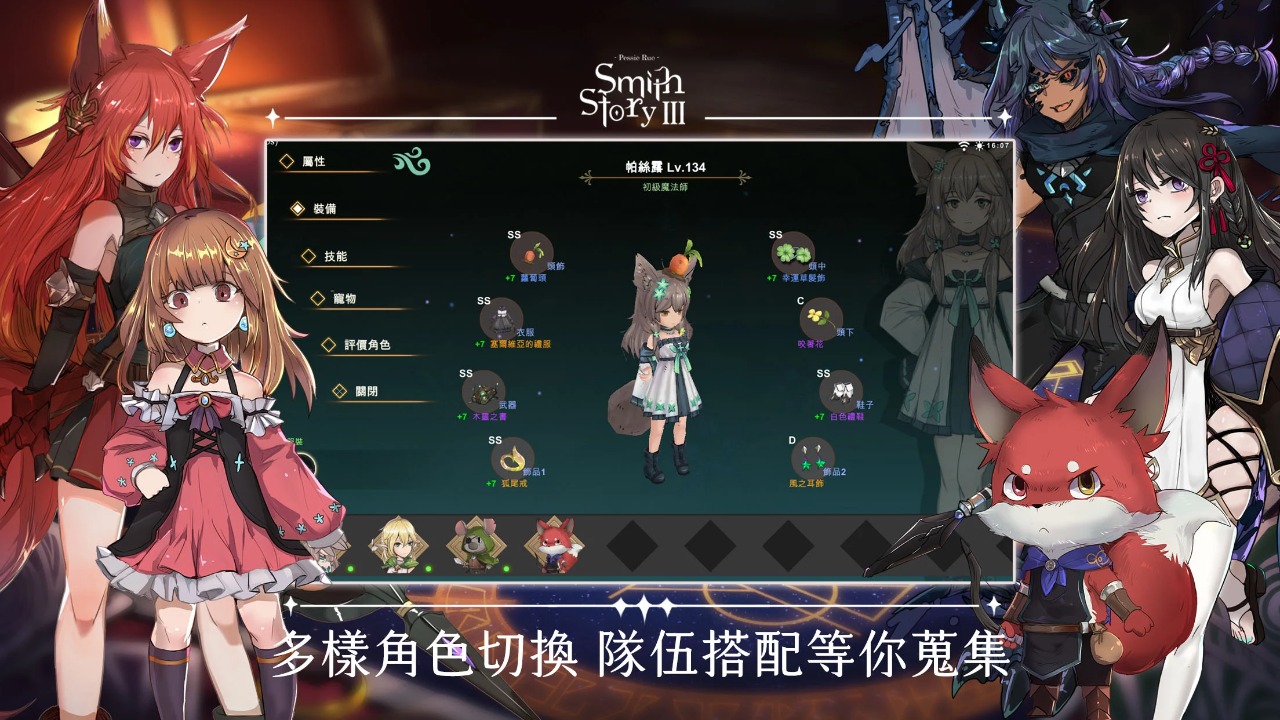The height and width of the screenshot is (720, 1280).
Task: Select the 塞爾維亞的禮服 dress in clothing slot
Action: [x=499, y=319]
